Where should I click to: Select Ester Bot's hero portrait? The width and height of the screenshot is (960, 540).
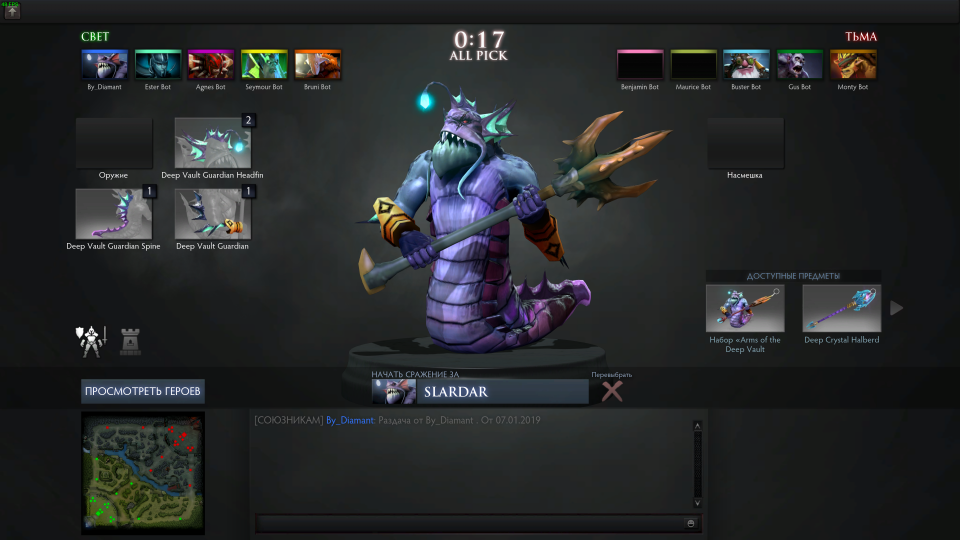point(158,65)
